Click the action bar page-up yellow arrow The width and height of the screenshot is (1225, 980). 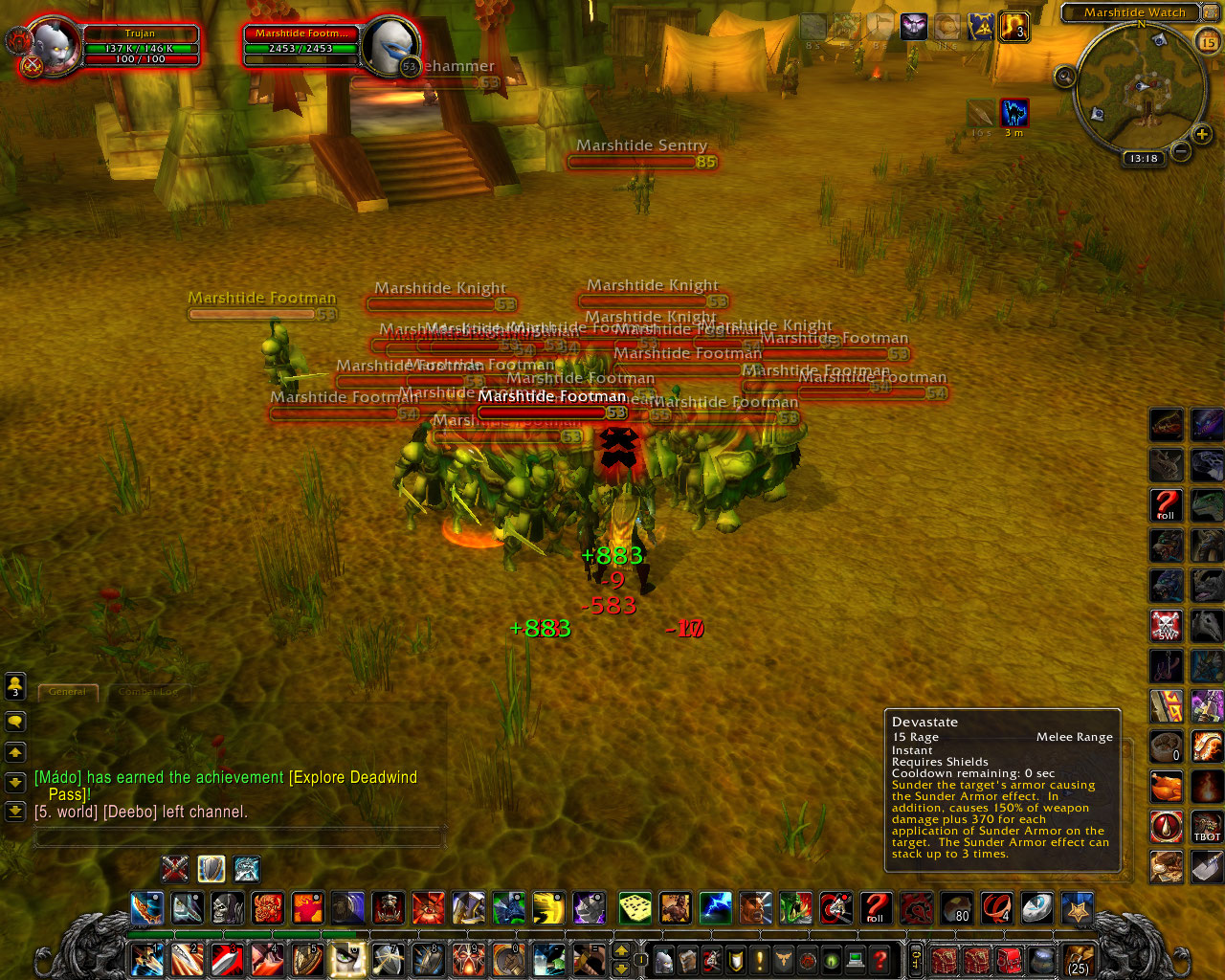(x=620, y=950)
